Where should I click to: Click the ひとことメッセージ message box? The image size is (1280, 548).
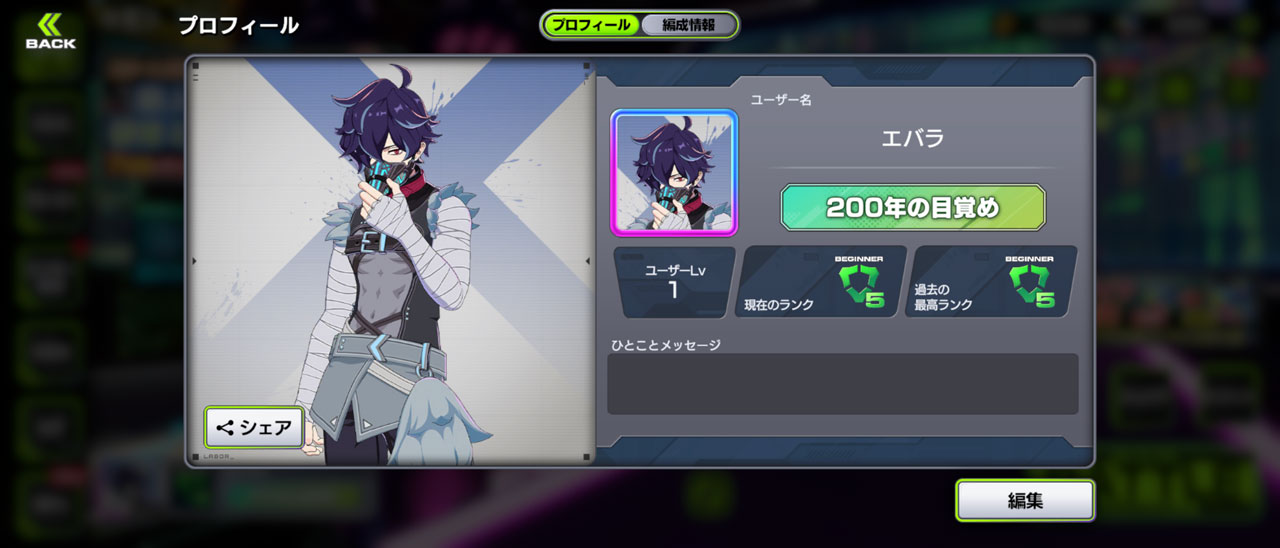842,383
